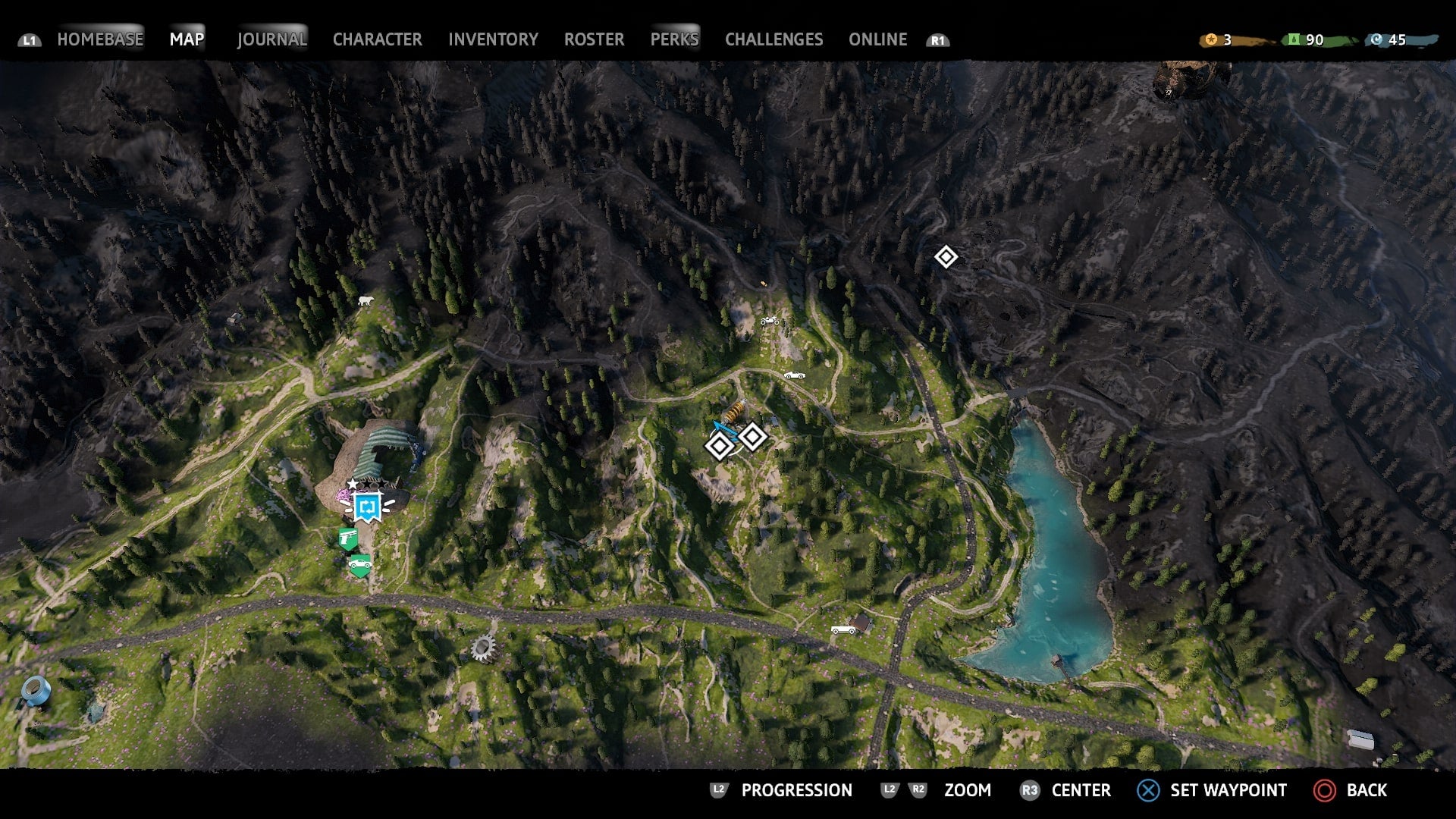
Task: Select the Map tab
Action: coord(187,39)
